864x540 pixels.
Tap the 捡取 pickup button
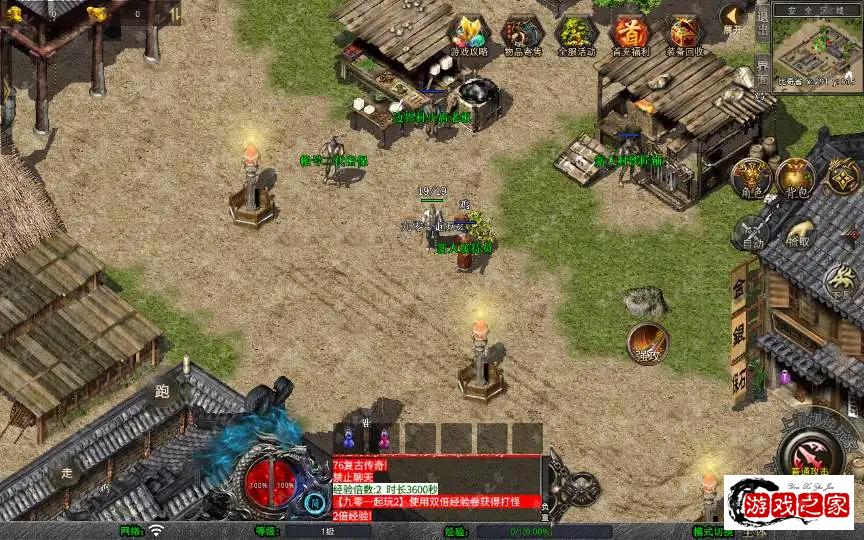click(x=798, y=233)
